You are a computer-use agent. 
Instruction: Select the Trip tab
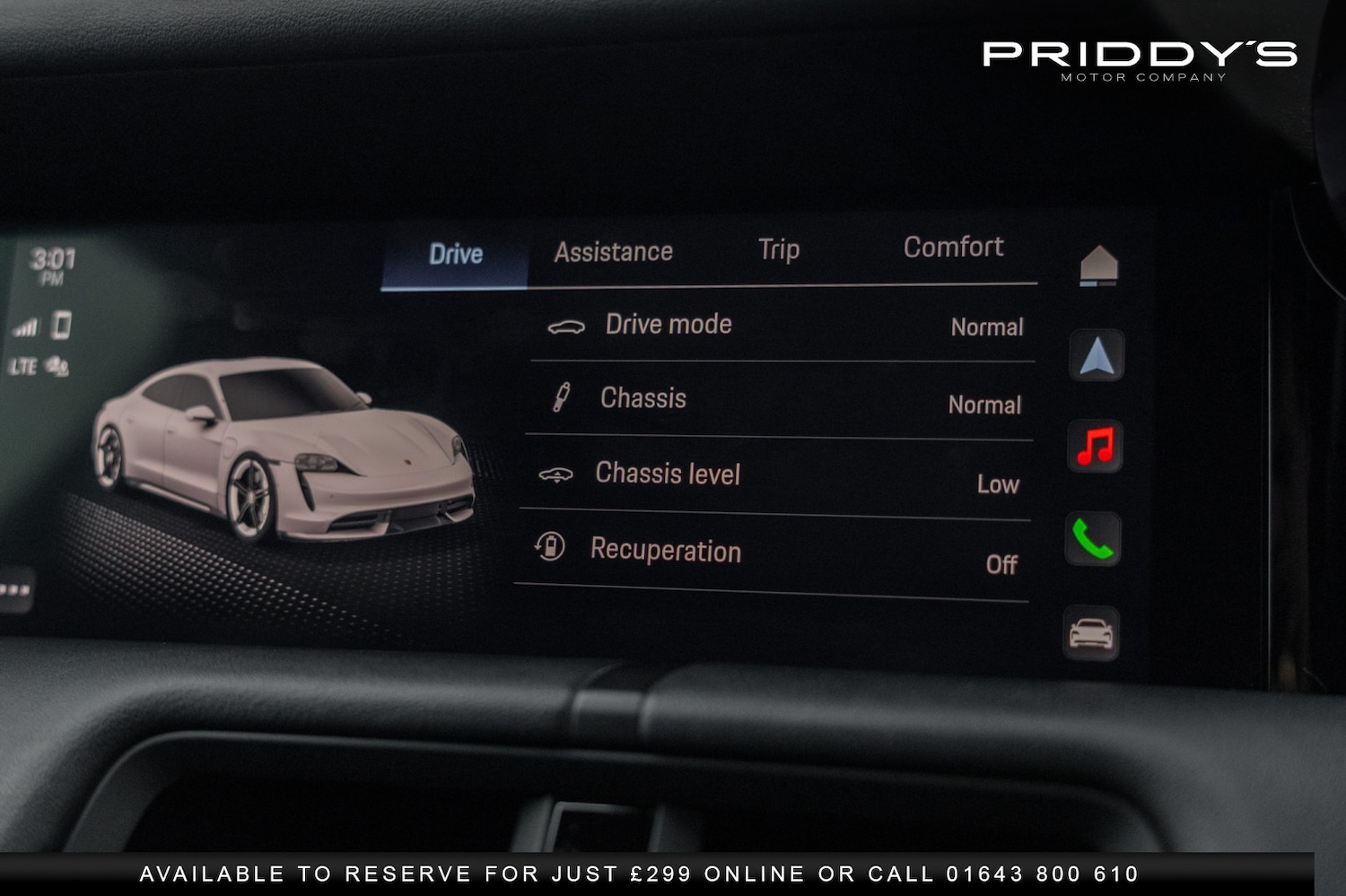coord(777,250)
